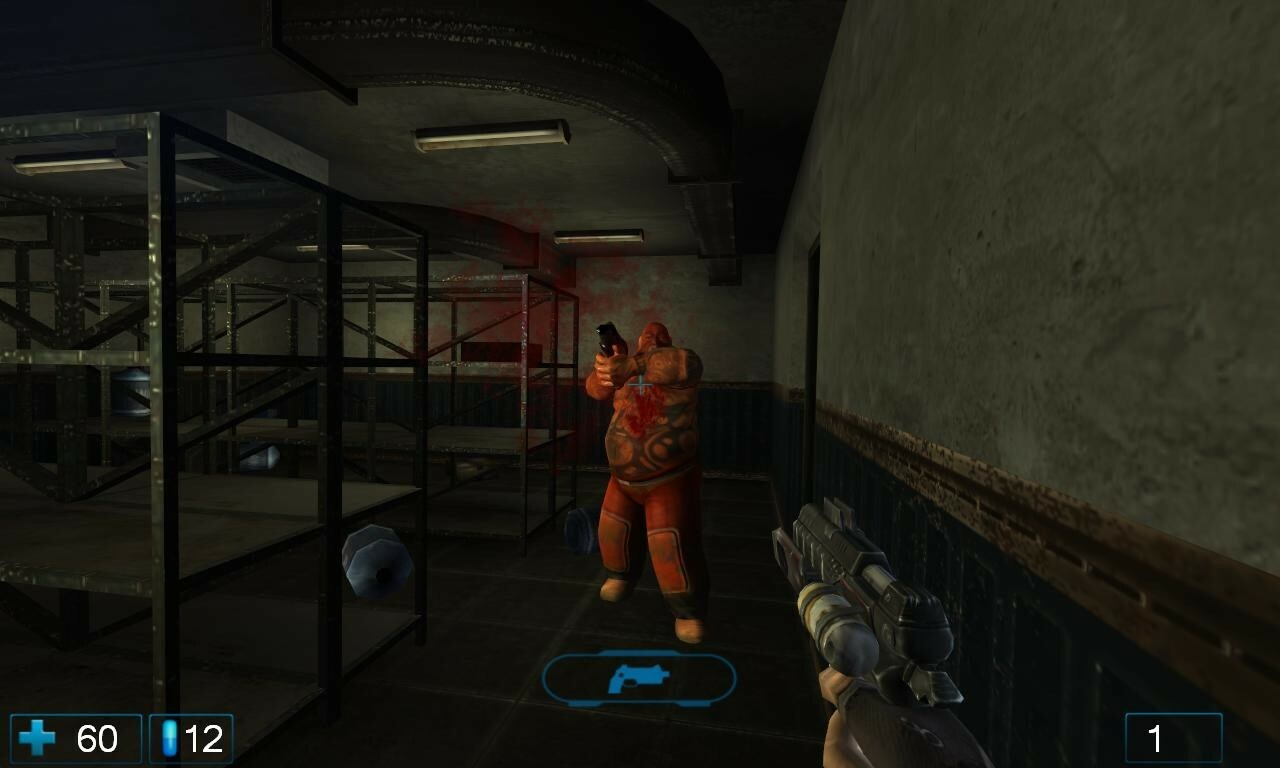The height and width of the screenshot is (768, 1280).
Task: Click the crosshair on the enemy
Action: click(x=639, y=381)
